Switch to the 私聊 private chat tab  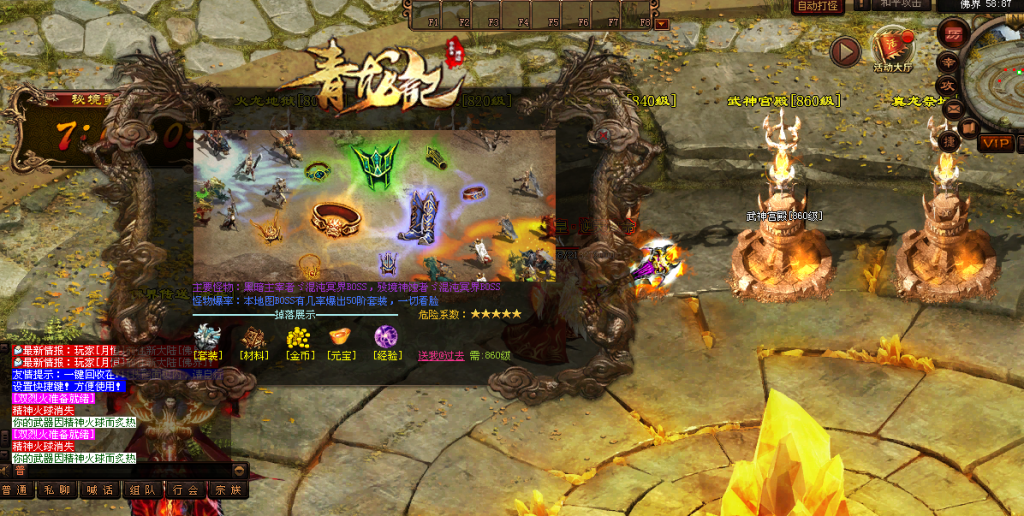click(56, 490)
